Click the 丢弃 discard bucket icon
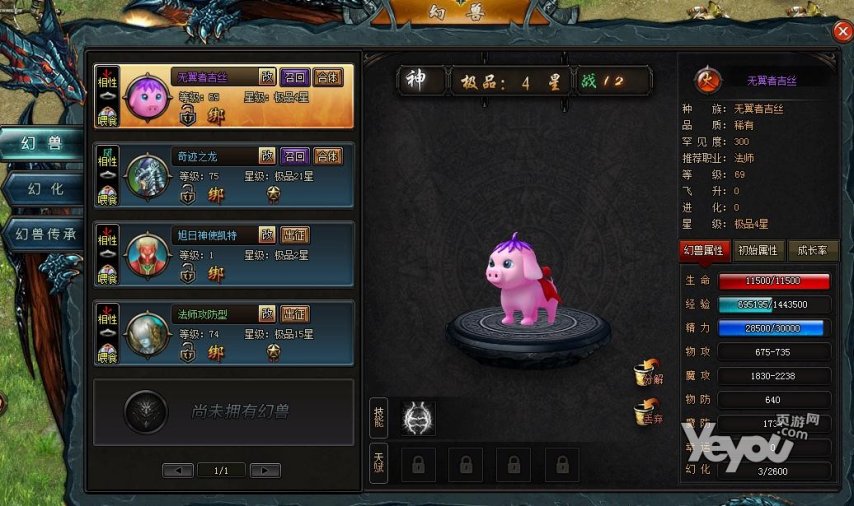Viewport: 854px width, 506px height. click(648, 412)
